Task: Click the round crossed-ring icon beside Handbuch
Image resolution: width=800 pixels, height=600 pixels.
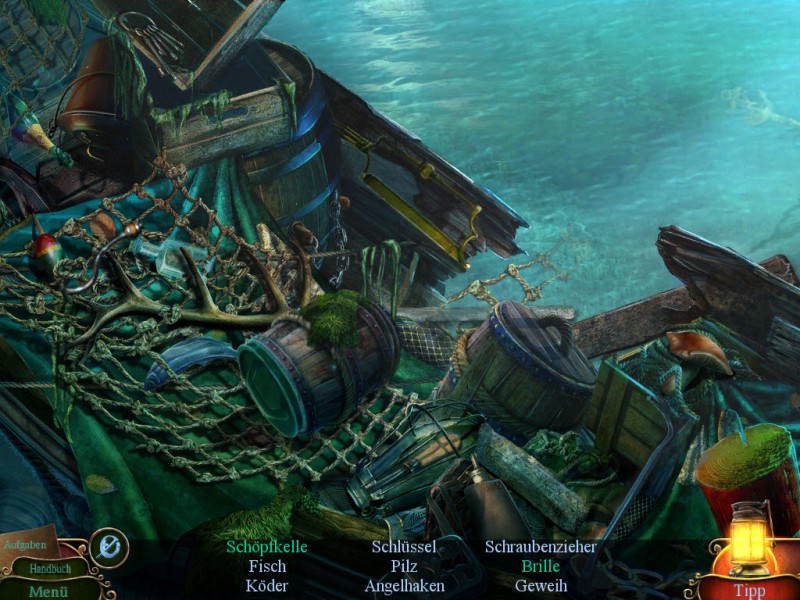Action: click(x=108, y=548)
